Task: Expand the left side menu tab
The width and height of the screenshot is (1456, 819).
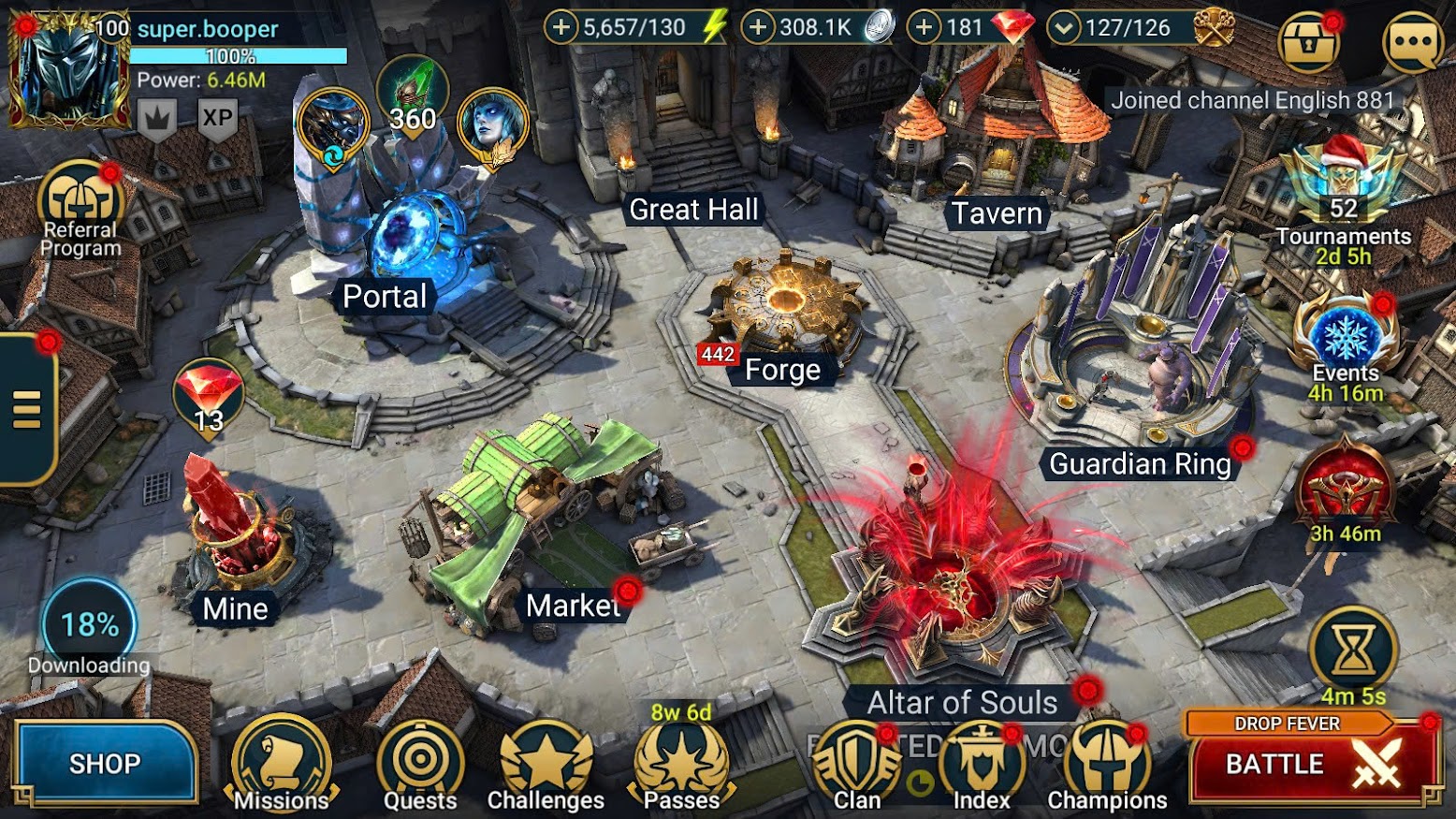Action: [26, 409]
